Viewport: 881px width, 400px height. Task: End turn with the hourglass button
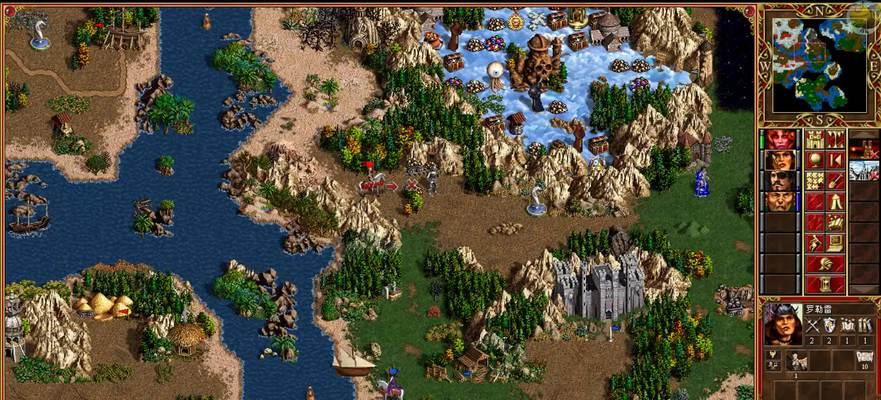[824, 284]
